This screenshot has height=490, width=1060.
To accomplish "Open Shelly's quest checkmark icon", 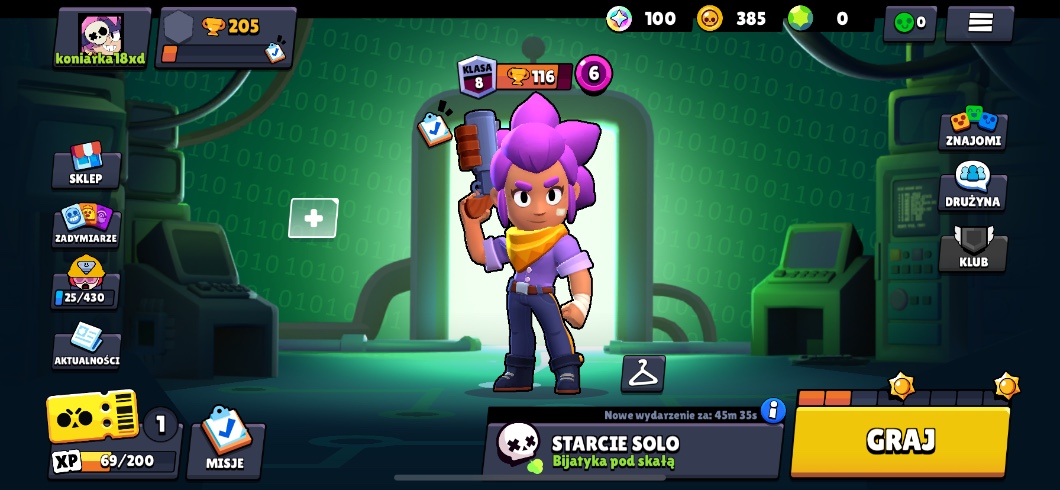I will click(x=434, y=128).
